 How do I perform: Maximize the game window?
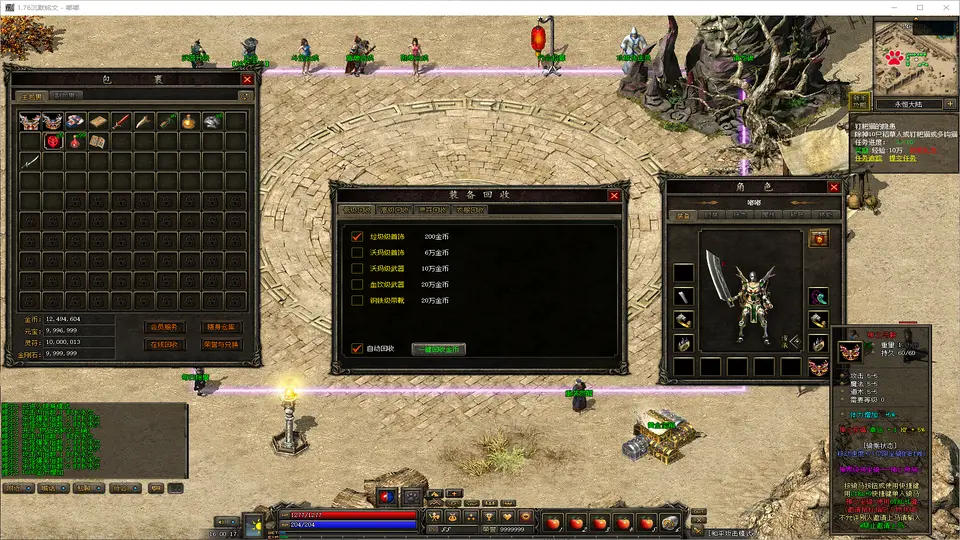tap(919, 8)
